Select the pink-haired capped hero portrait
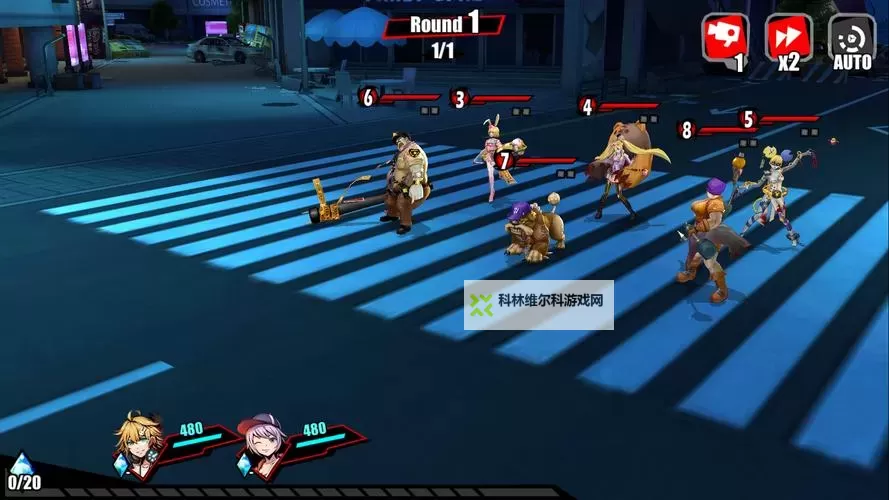Screen dimensions: 889x500 [x=263, y=440]
